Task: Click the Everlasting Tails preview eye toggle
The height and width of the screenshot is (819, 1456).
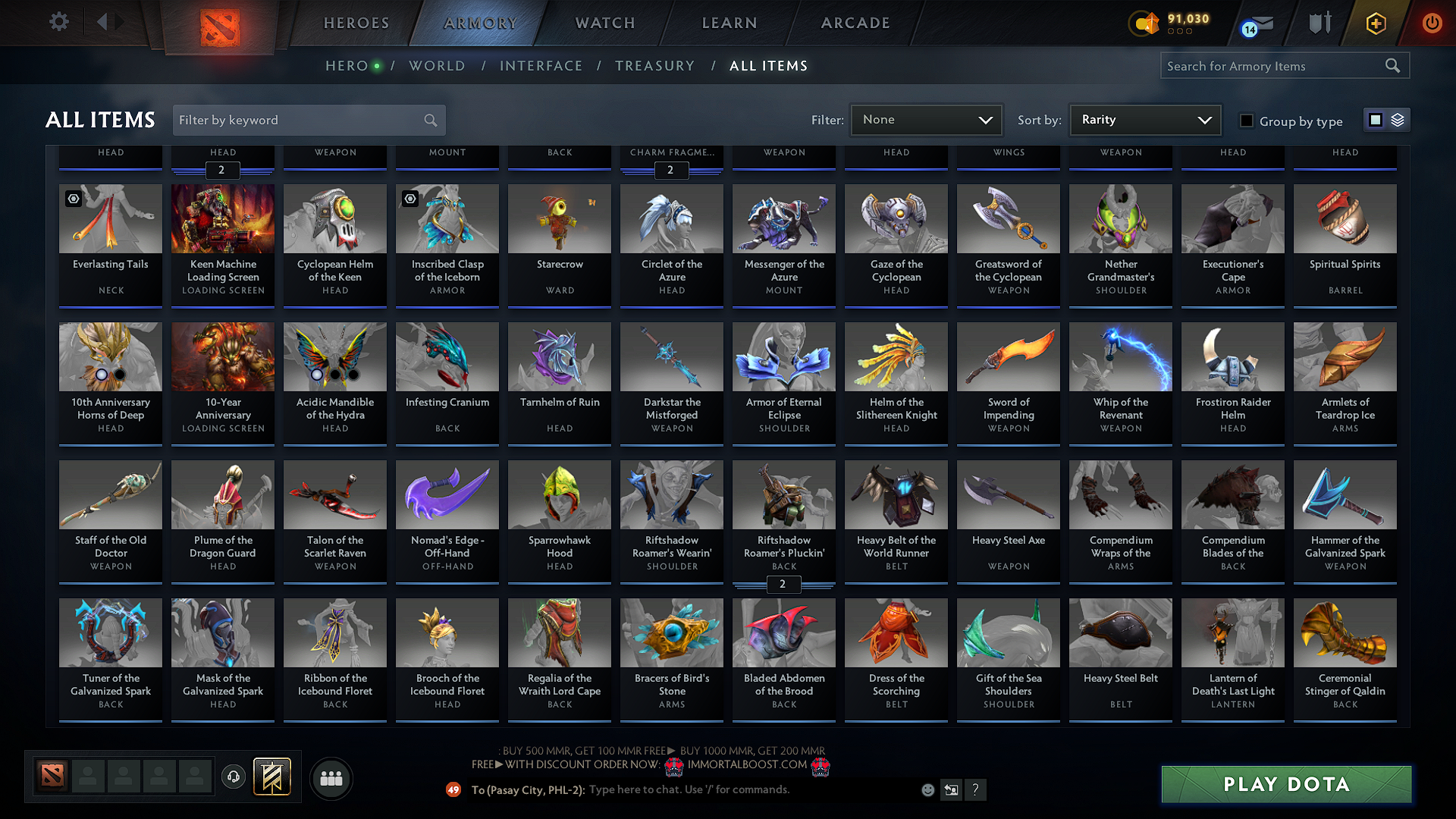Action: [x=73, y=199]
